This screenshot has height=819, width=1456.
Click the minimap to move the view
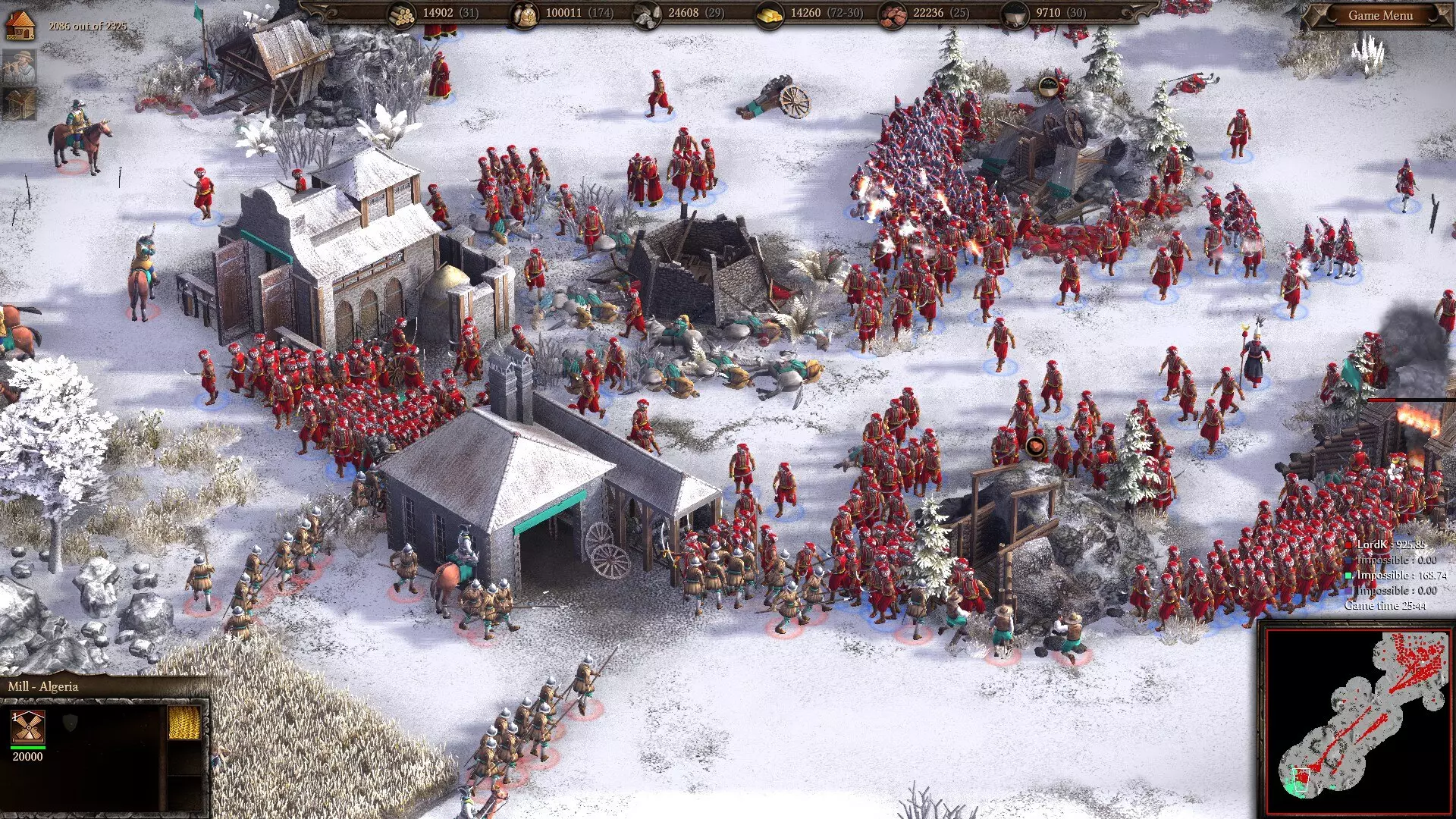(x=1357, y=720)
